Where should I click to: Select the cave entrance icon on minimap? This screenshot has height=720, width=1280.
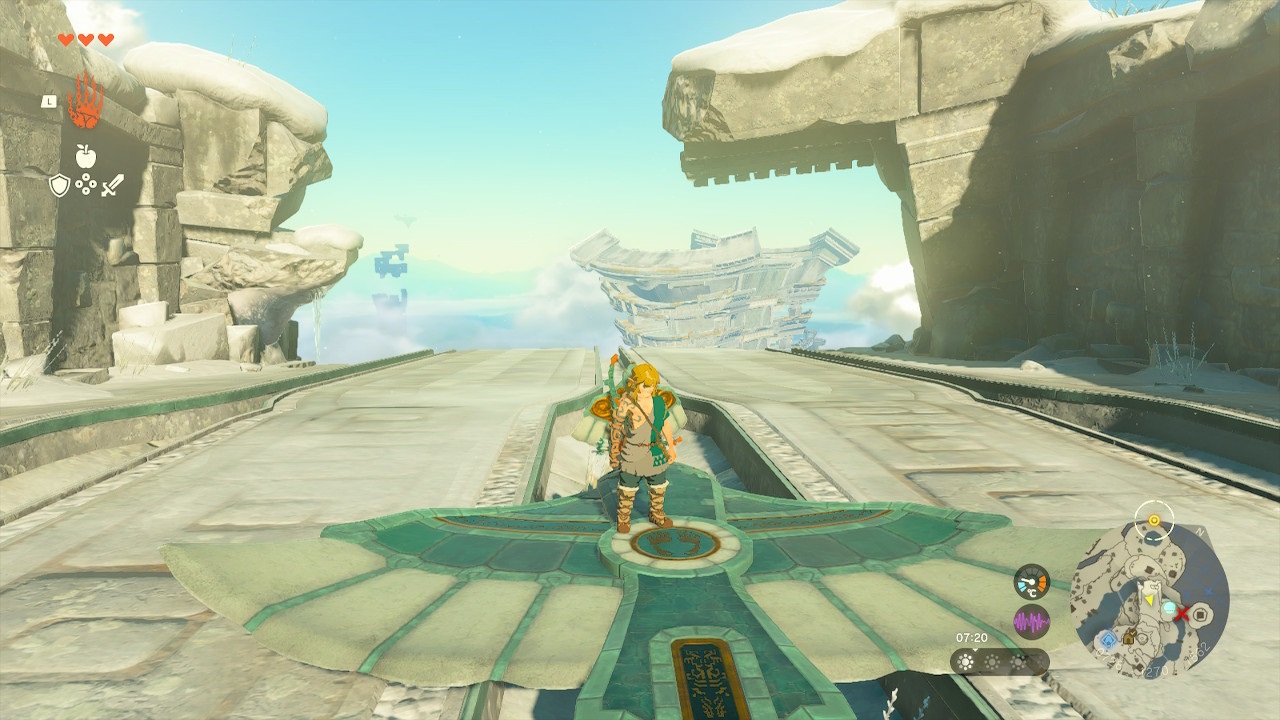click(1129, 638)
